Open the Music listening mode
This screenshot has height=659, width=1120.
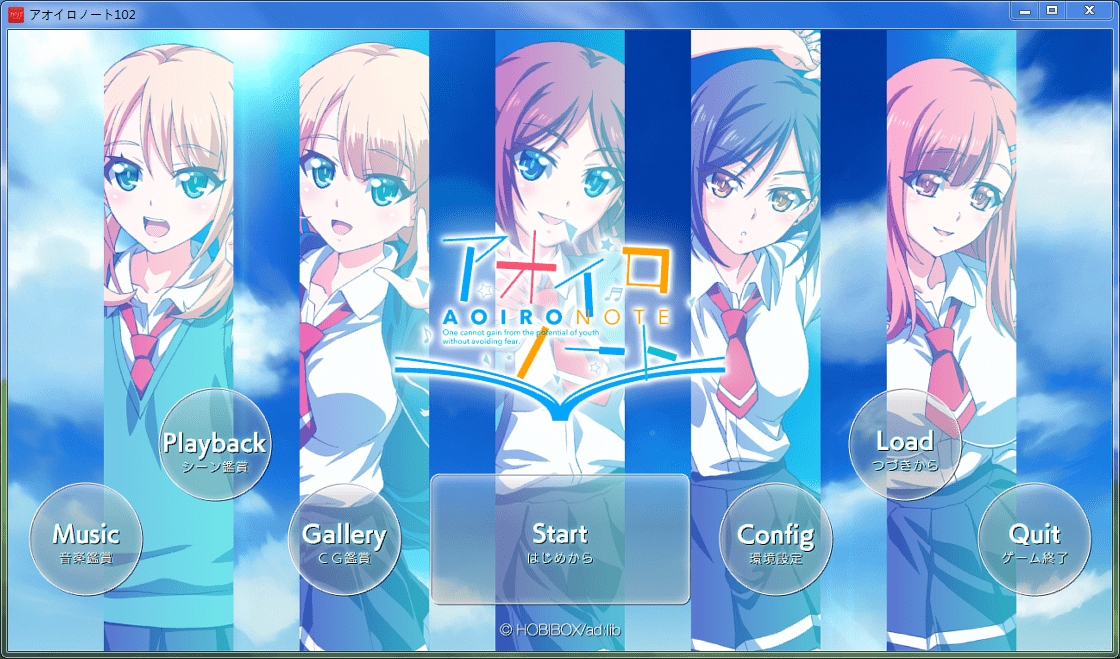coord(86,540)
